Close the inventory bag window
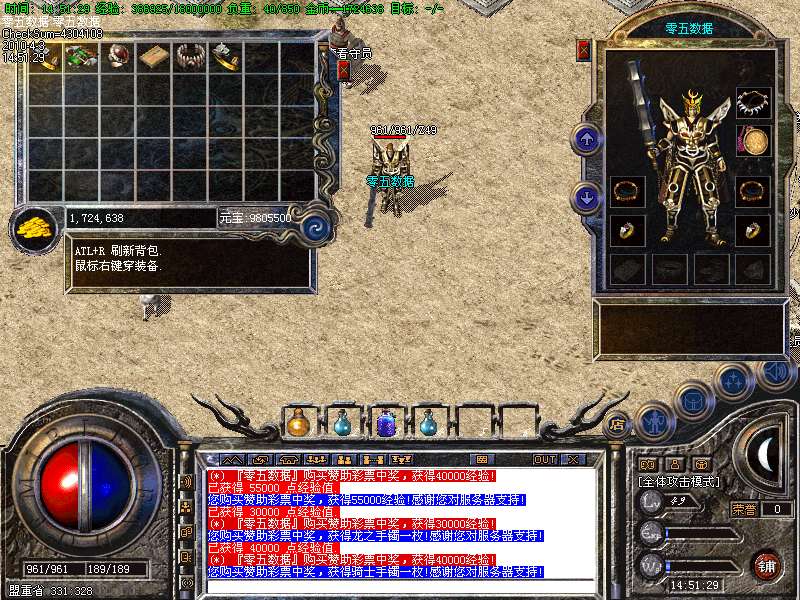This screenshot has height=600, width=800. point(343,70)
